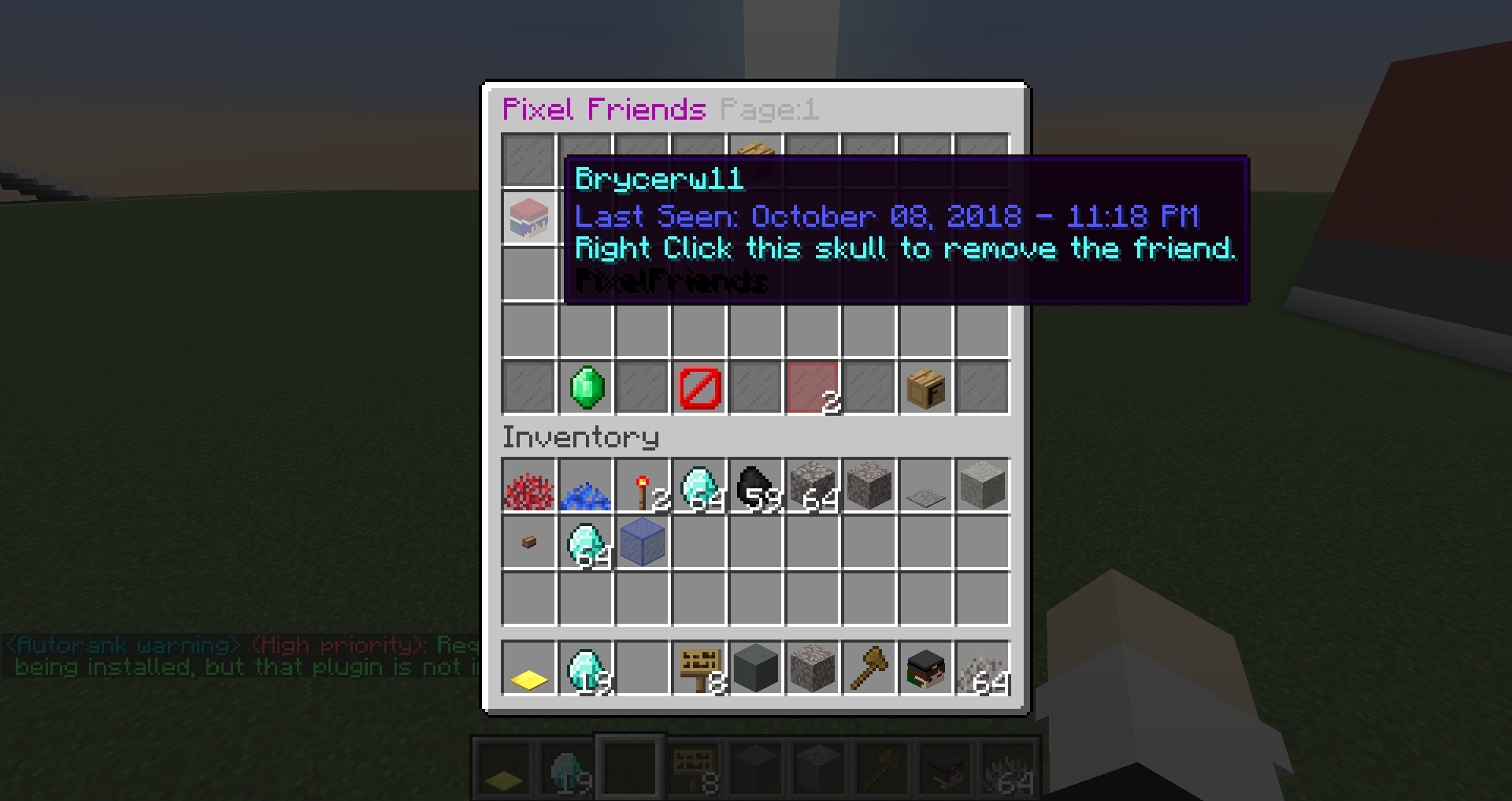Click the Inventory section label

[580, 437]
